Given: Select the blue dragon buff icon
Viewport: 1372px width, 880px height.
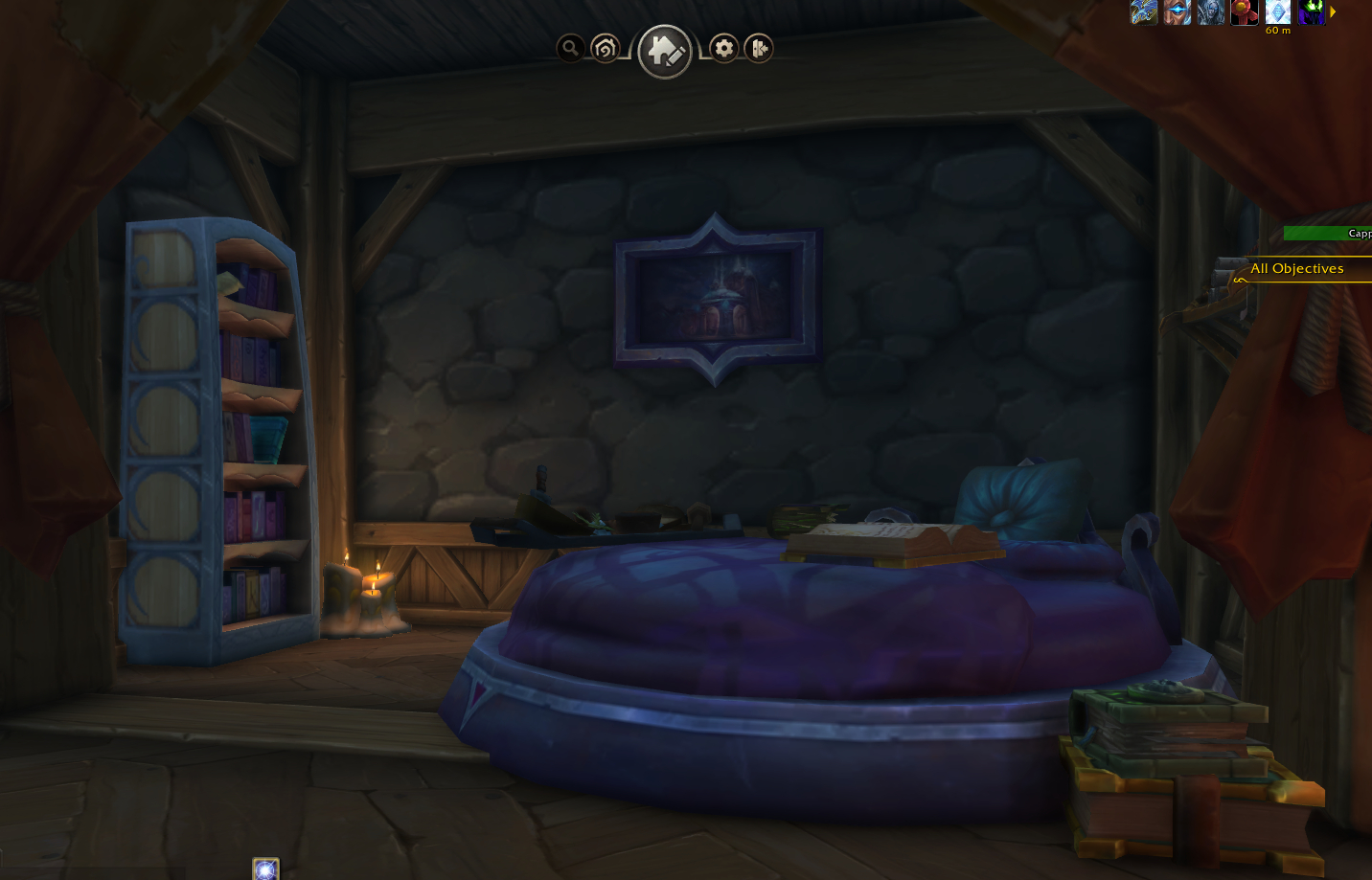Looking at the screenshot, I should [1144, 11].
